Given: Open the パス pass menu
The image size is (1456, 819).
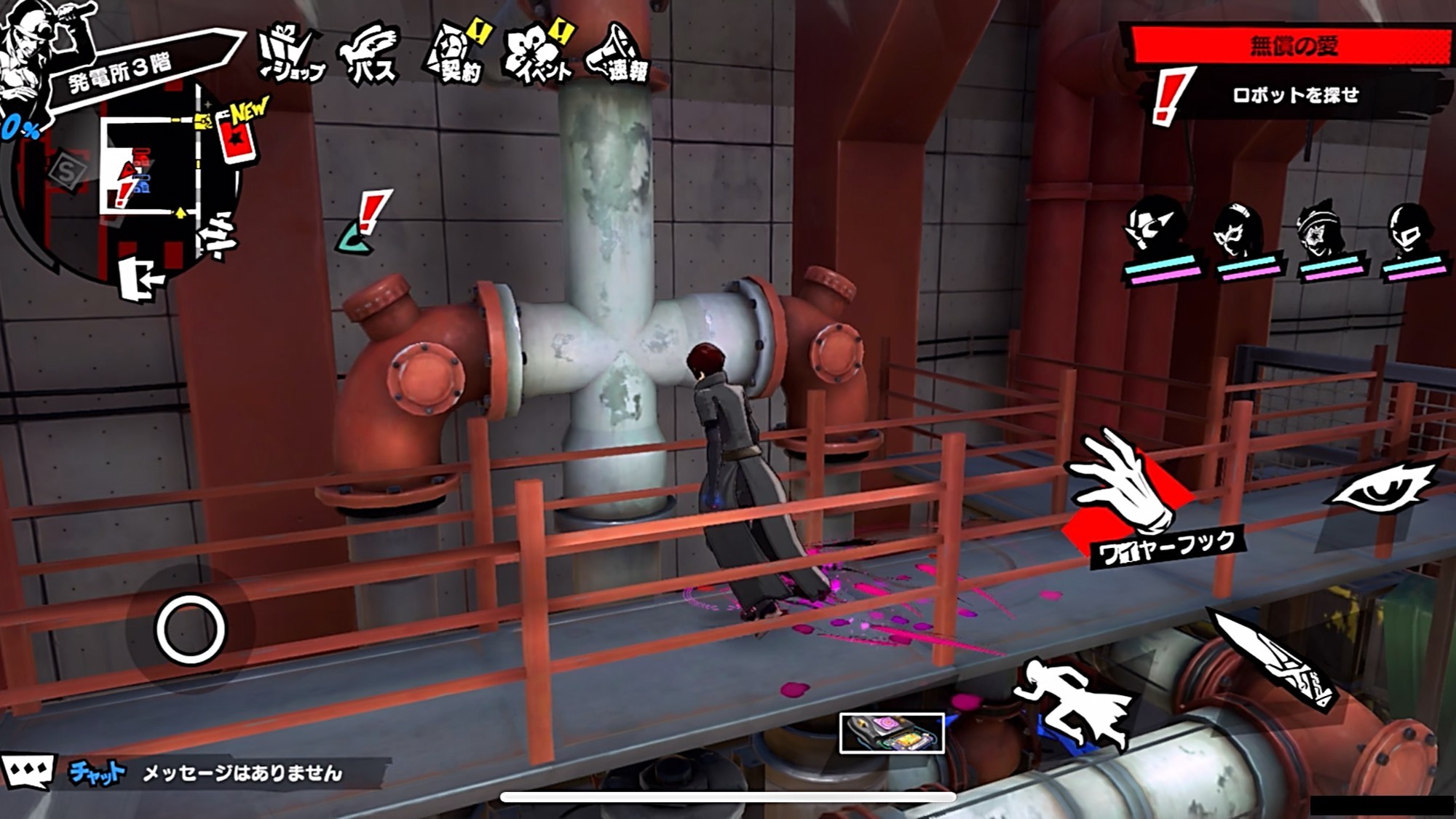Looking at the screenshot, I should click(x=370, y=56).
